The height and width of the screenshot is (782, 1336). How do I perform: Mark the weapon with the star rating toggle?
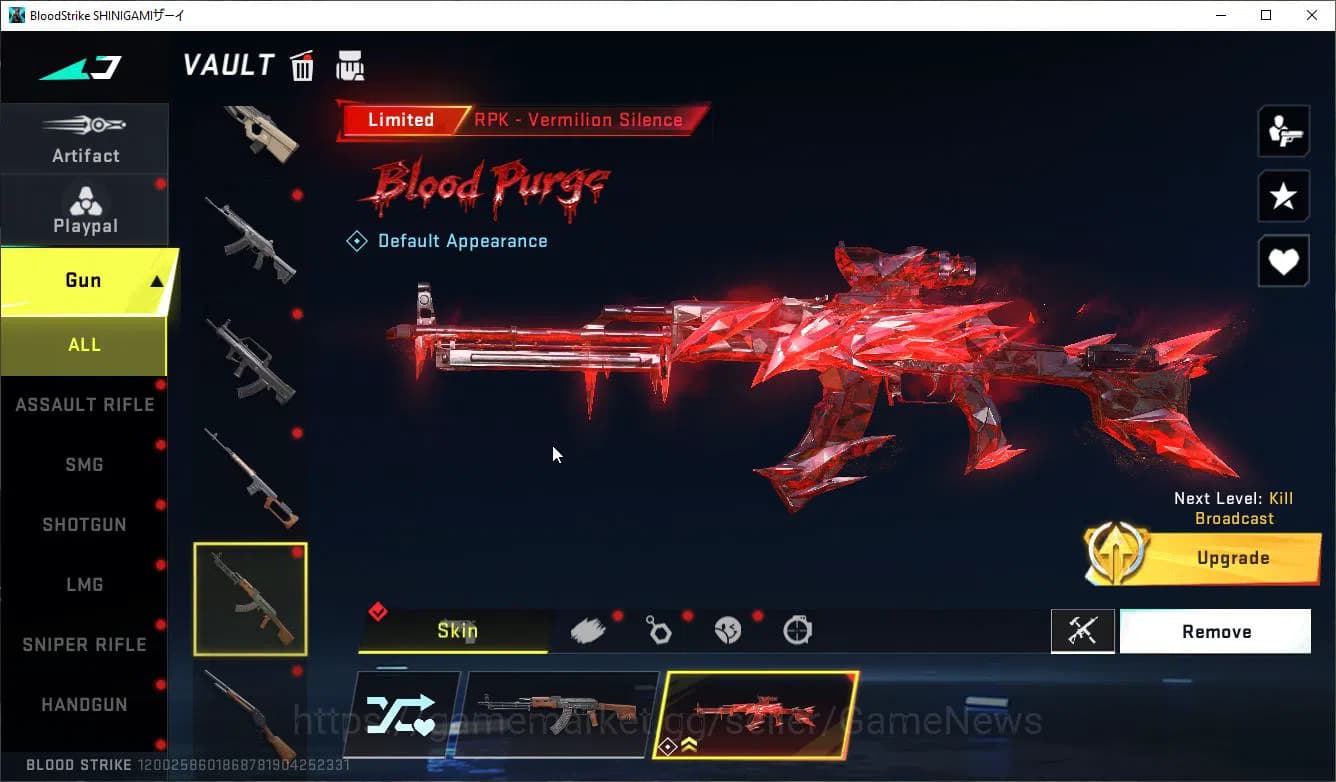pyautogui.click(x=1283, y=196)
